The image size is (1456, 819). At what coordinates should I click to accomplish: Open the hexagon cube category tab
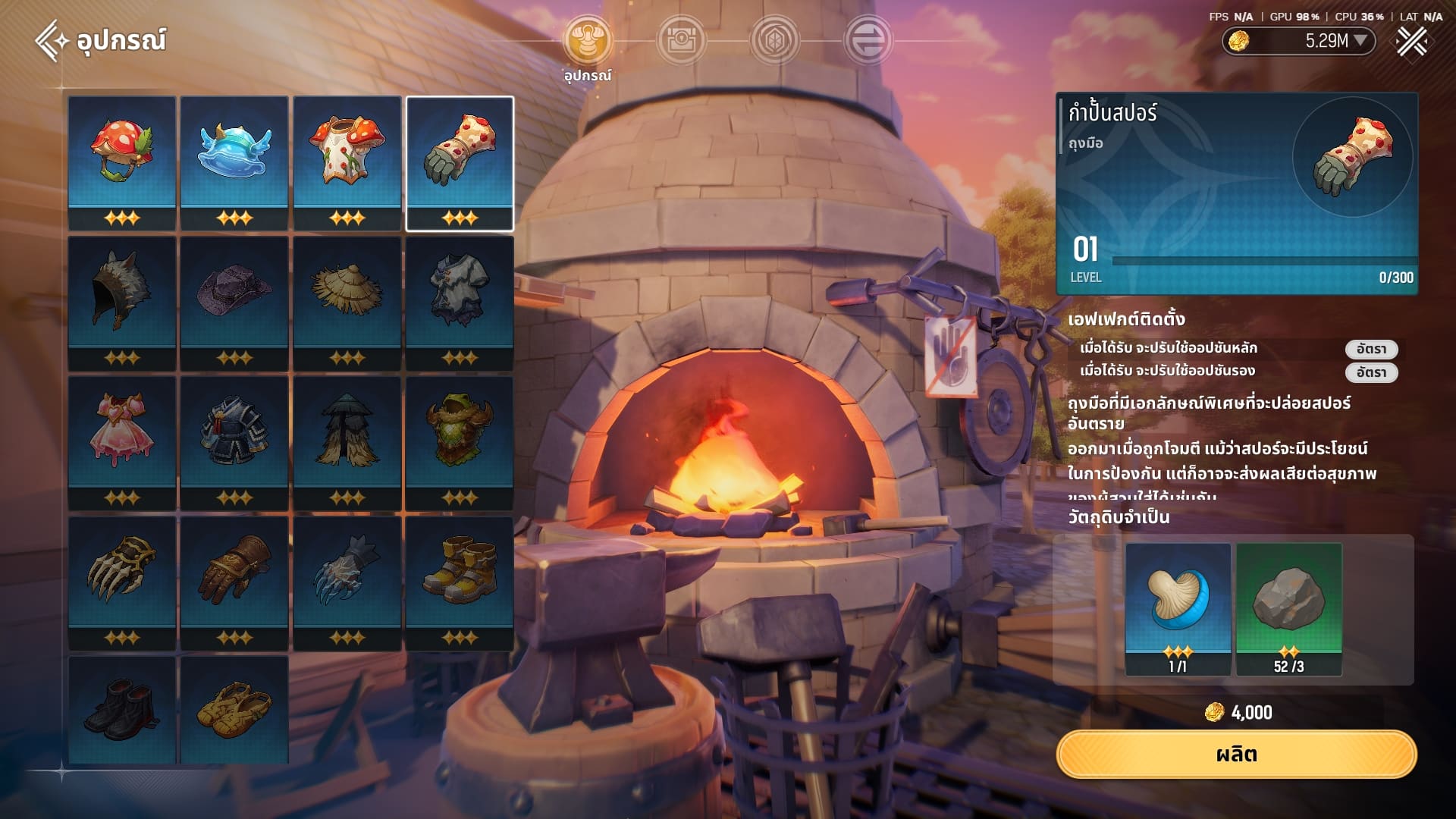point(774,41)
